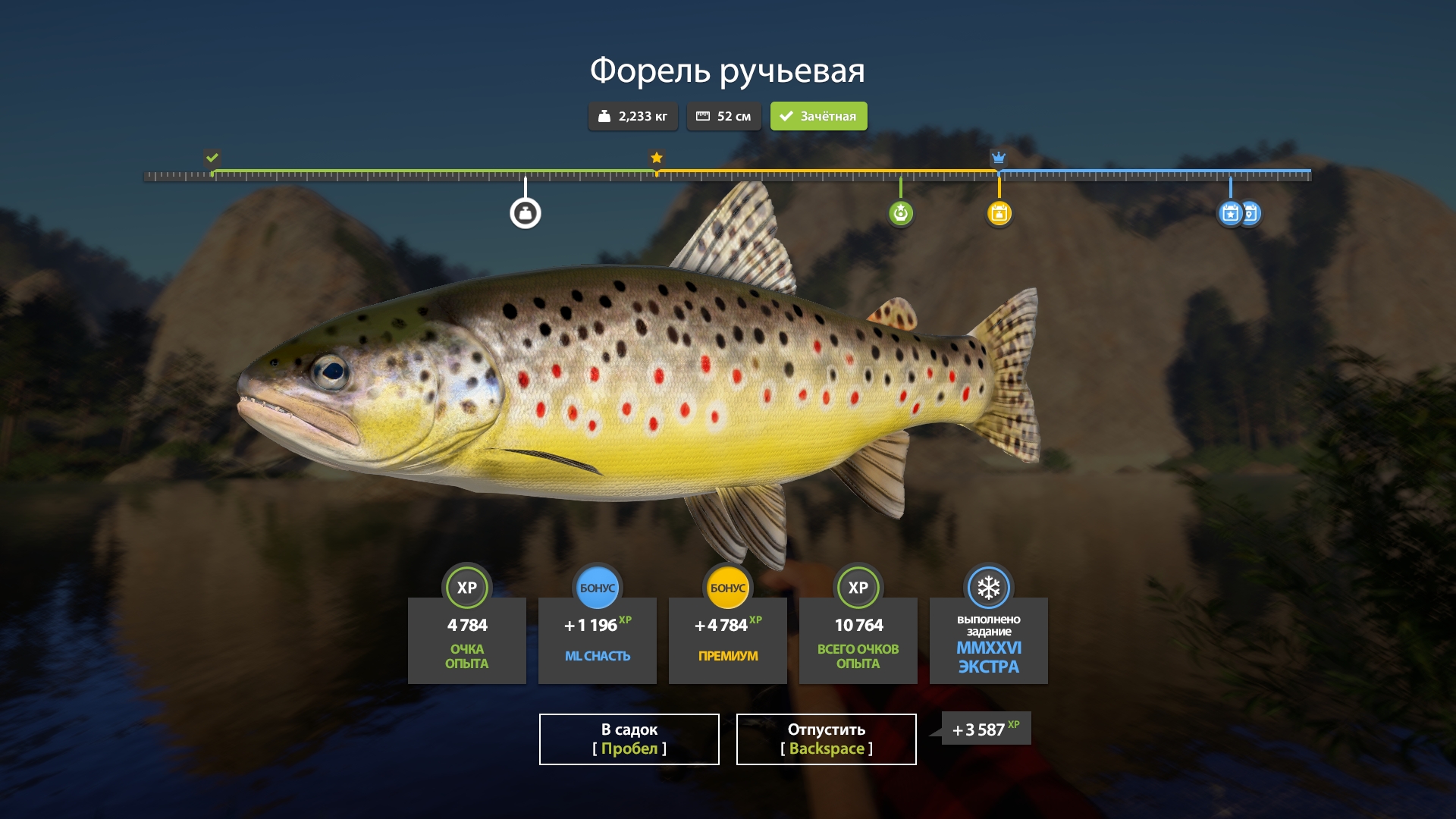Select the green record marker on the scale
1456x819 pixels.
click(x=900, y=213)
